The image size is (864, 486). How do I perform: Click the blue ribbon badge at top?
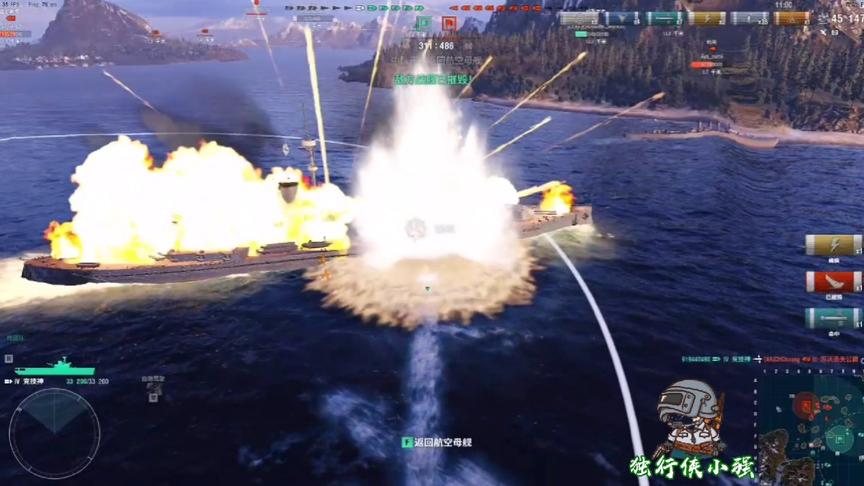click(x=622, y=18)
